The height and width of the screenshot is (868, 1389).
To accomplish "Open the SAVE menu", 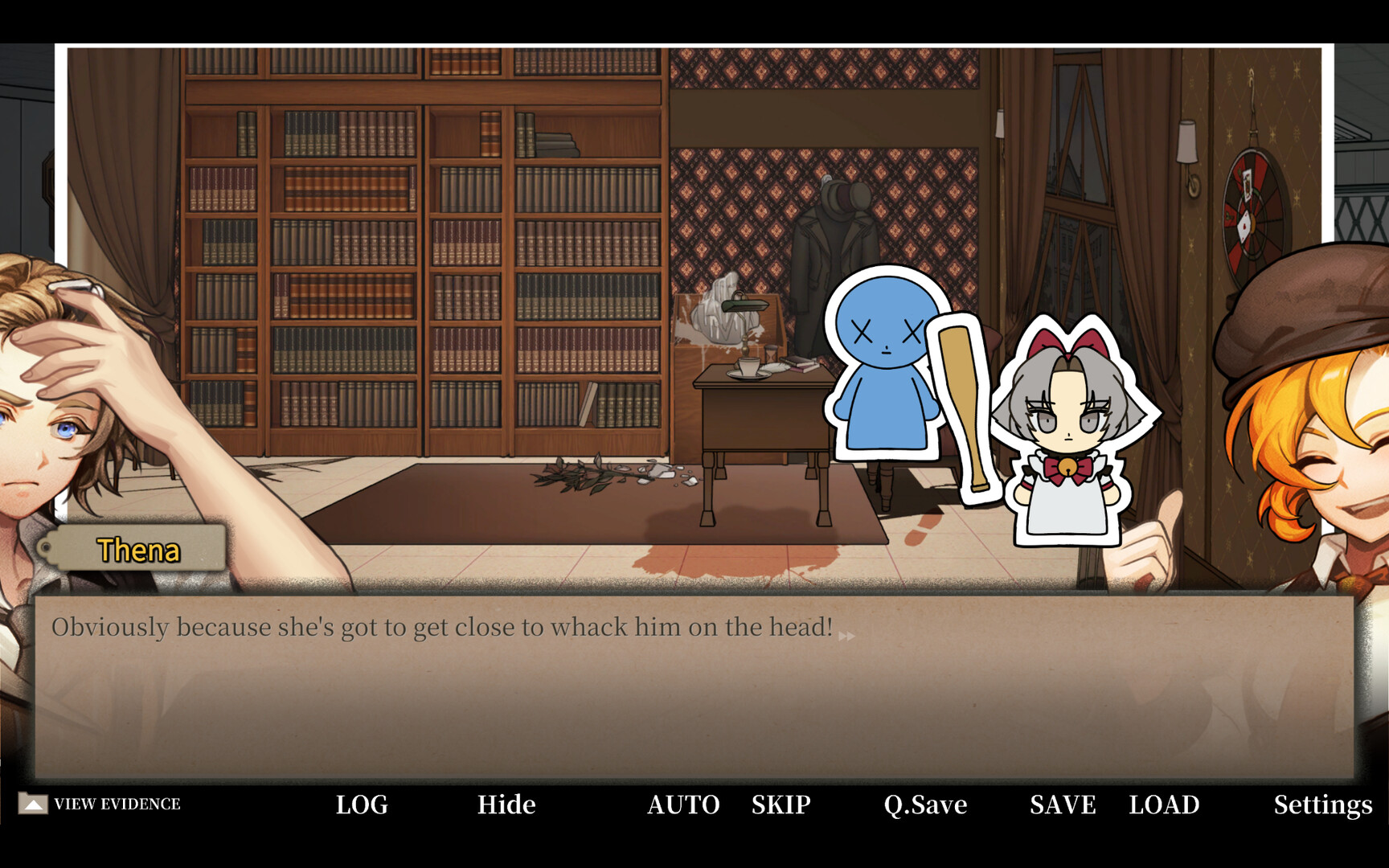I will coord(1063,804).
